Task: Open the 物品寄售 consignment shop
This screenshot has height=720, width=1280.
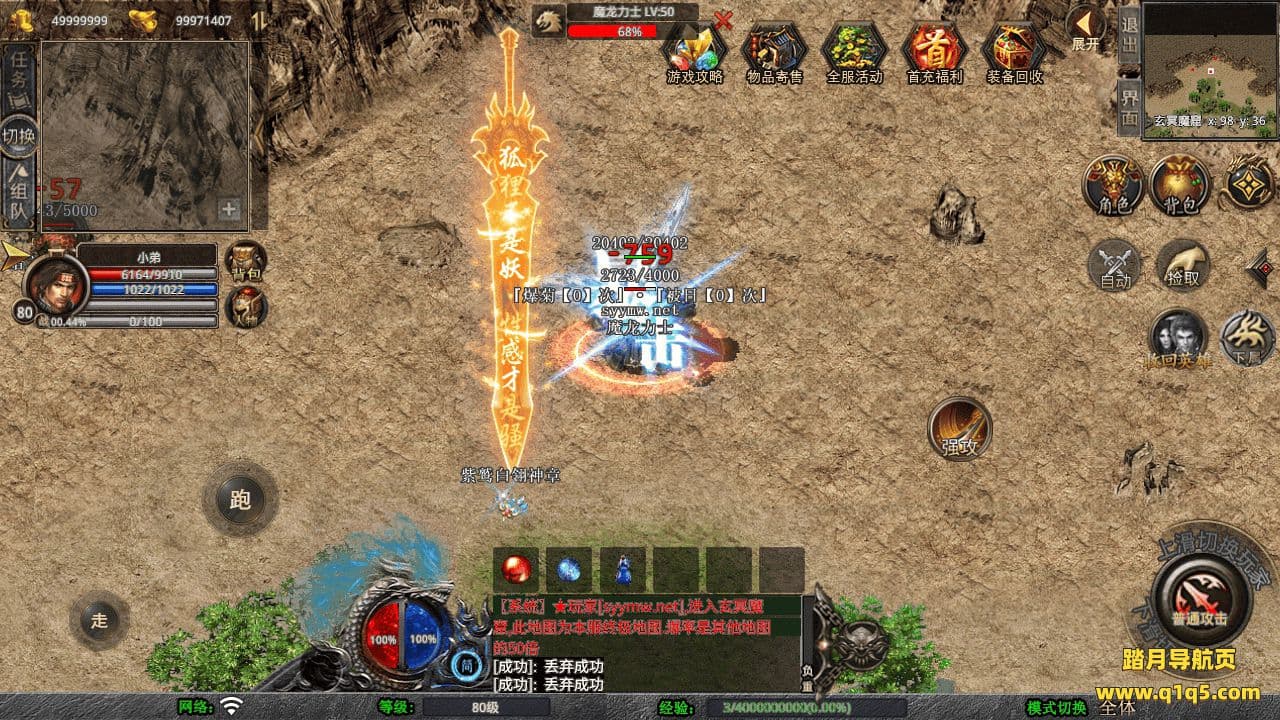Action: pos(775,50)
